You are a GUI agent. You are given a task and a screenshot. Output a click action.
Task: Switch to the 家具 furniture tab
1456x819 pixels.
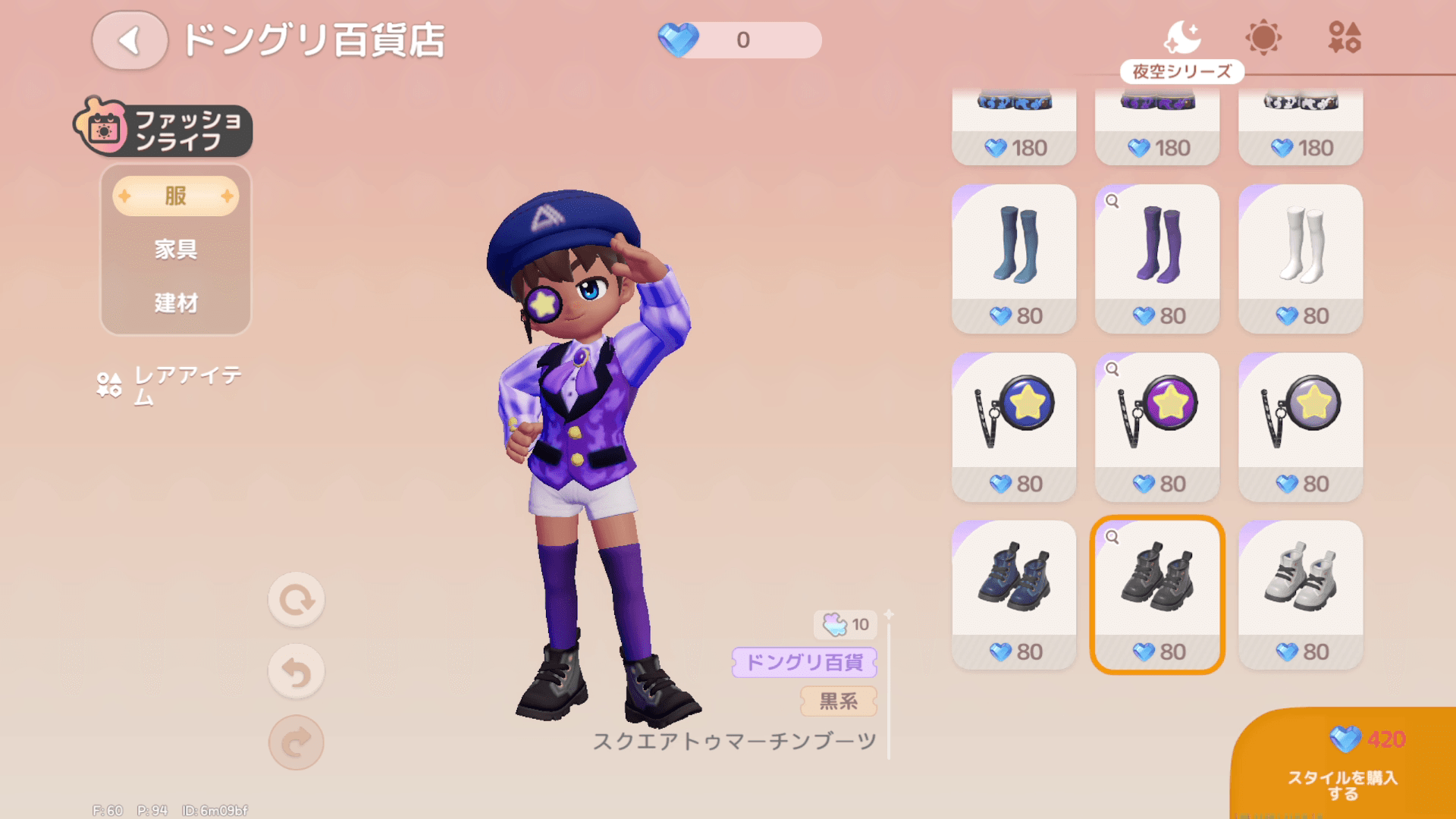pos(175,249)
